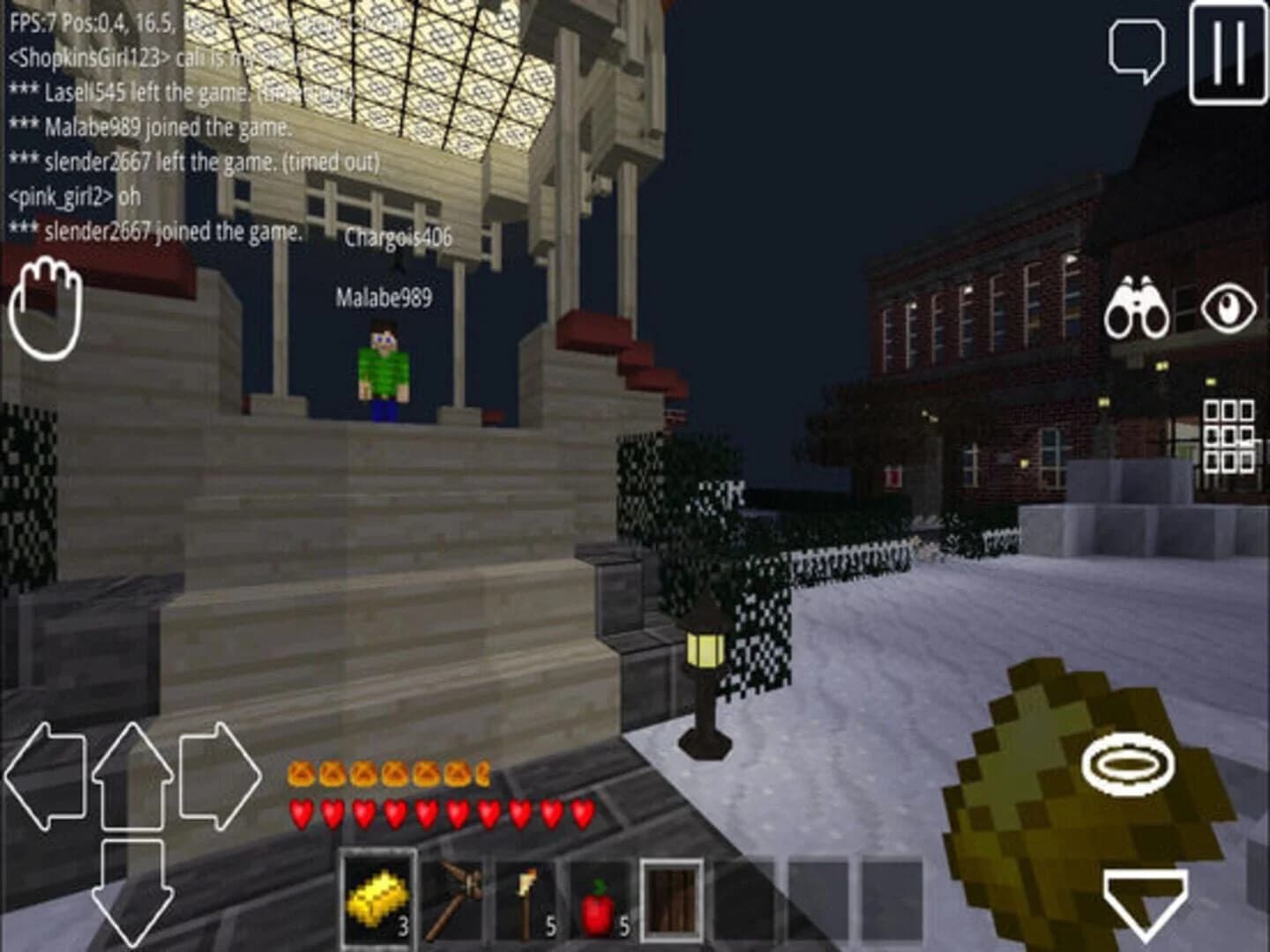
Task: Select the door hotbar slot
Action: click(675, 901)
